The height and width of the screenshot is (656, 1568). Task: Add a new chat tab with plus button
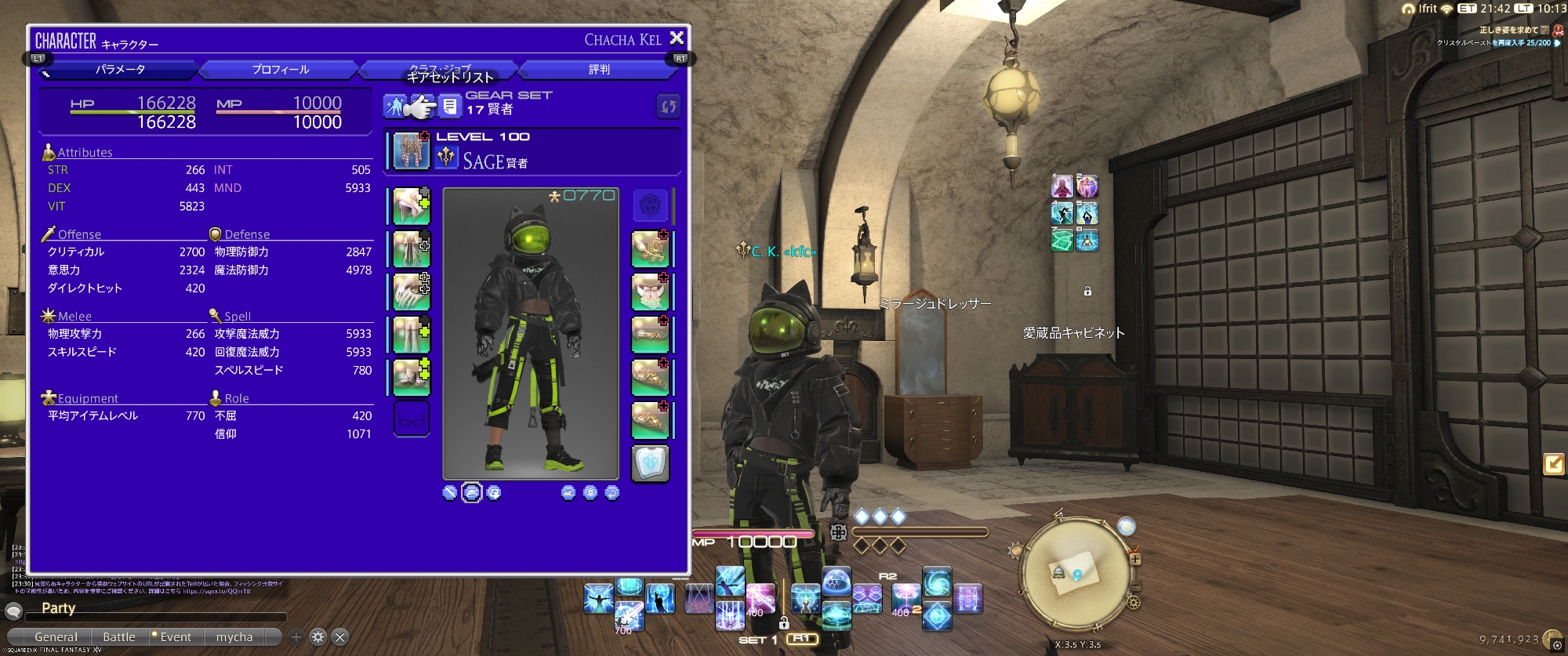pos(296,637)
